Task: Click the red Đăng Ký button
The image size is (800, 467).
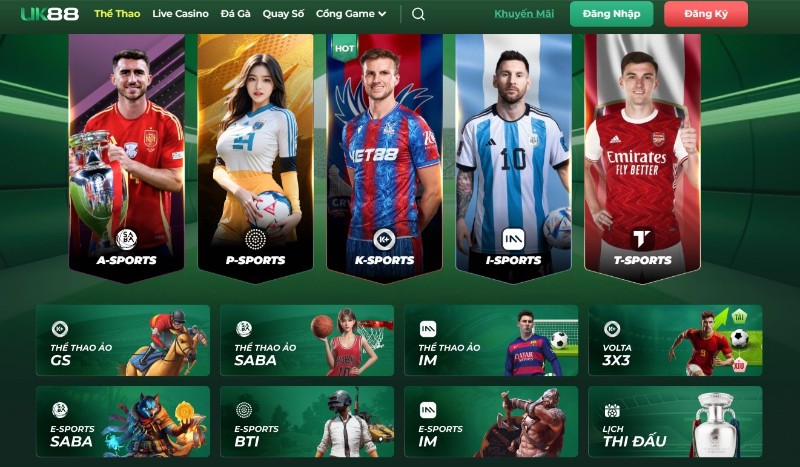Action: tap(707, 14)
